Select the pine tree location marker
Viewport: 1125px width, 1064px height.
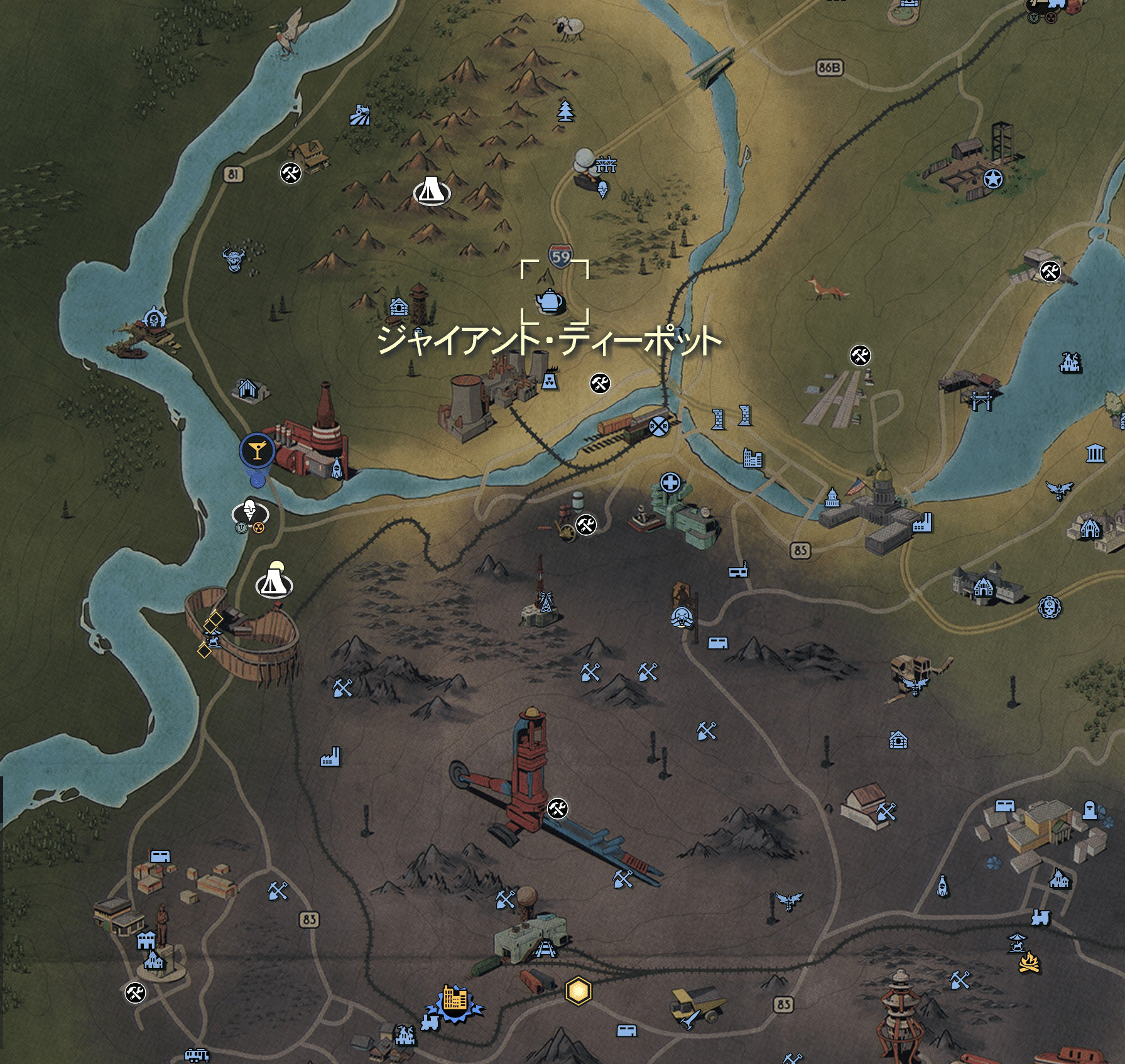(566, 111)
